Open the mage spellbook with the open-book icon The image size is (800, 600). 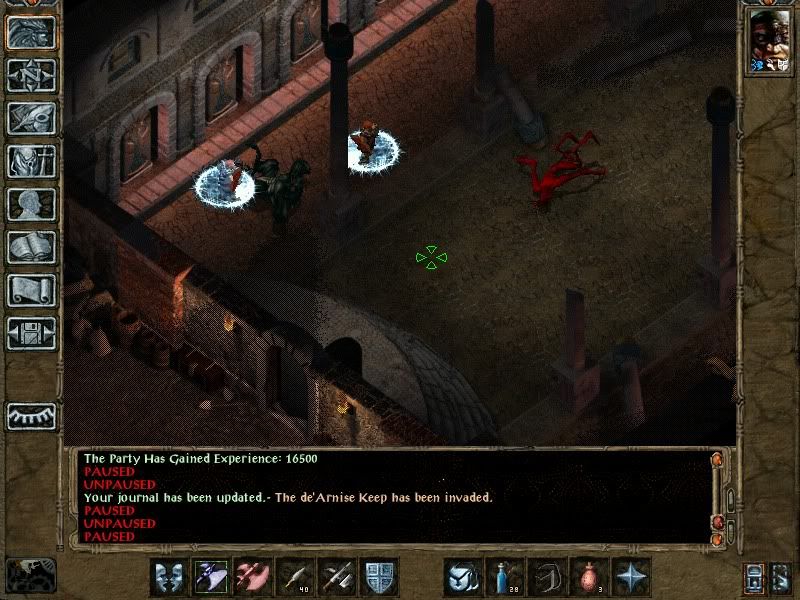(x=31, y=247)
